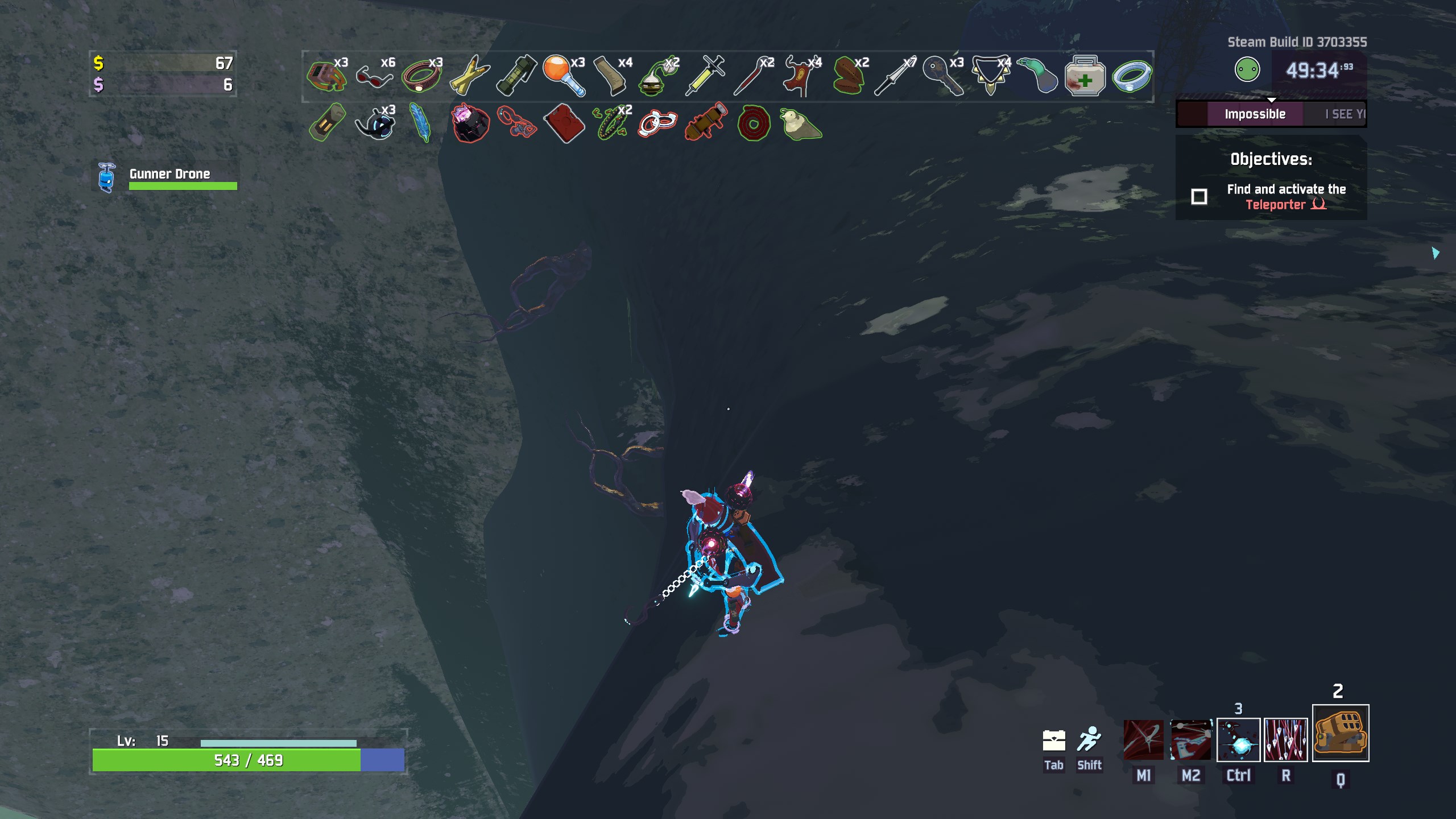The image size is (1456, 819).
Task: Select the rusted key item icon
Action: [942, 76]
